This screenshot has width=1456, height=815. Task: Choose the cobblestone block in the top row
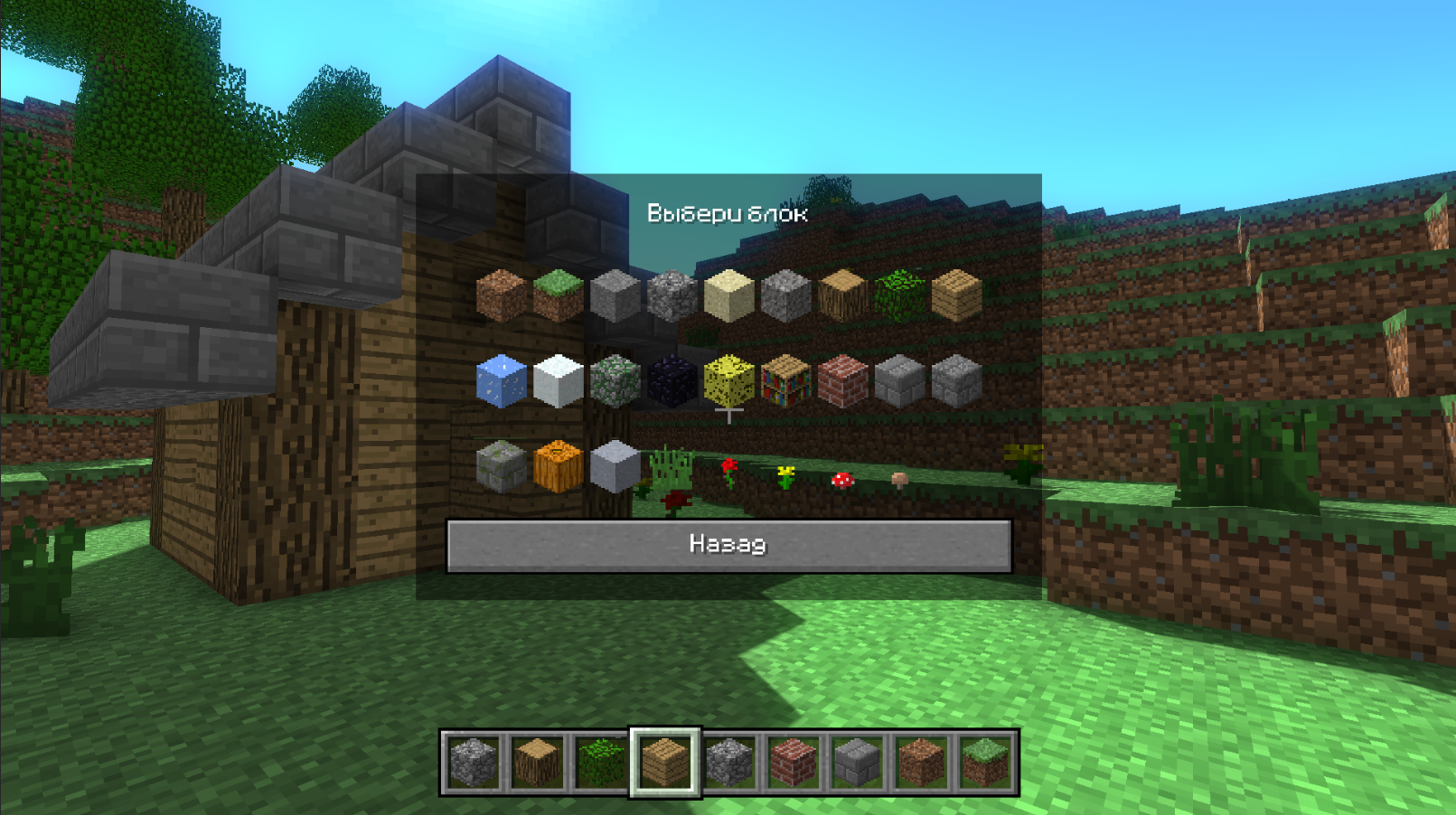click(669, 294)
